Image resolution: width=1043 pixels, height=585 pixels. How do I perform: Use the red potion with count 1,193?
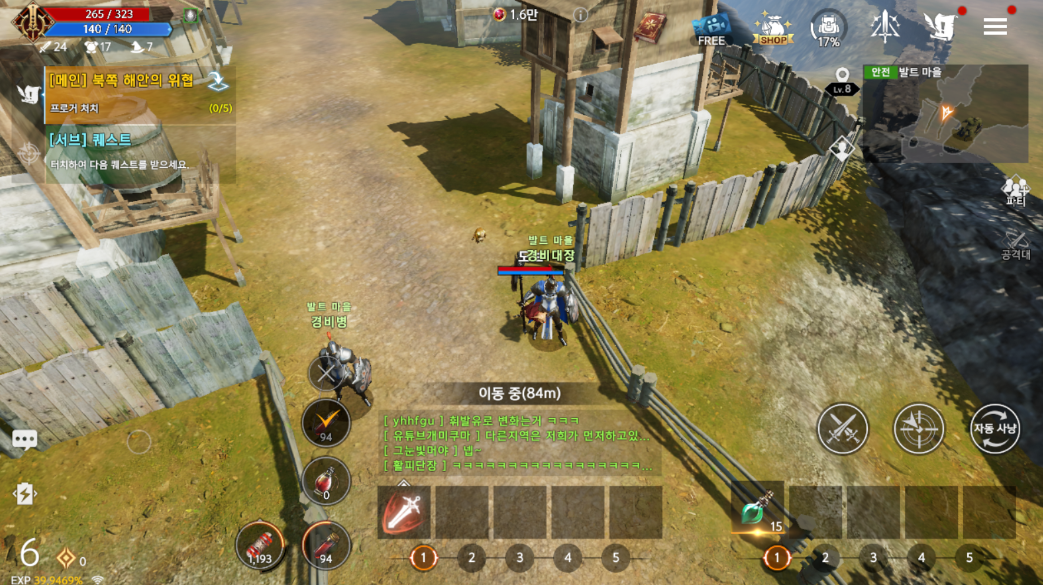tap(260, 545)
